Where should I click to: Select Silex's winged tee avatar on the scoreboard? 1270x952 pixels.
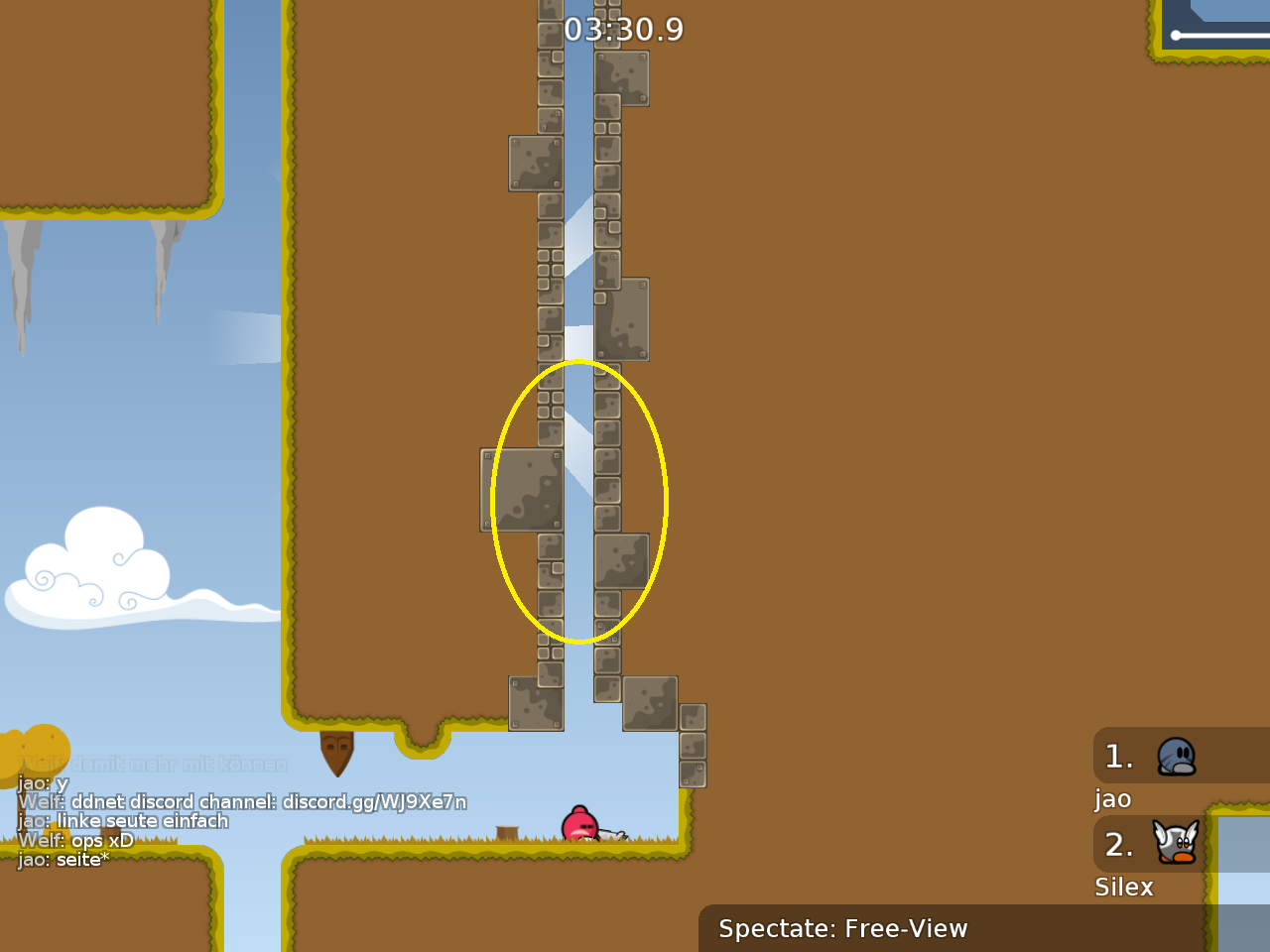tap(1175, 844)
